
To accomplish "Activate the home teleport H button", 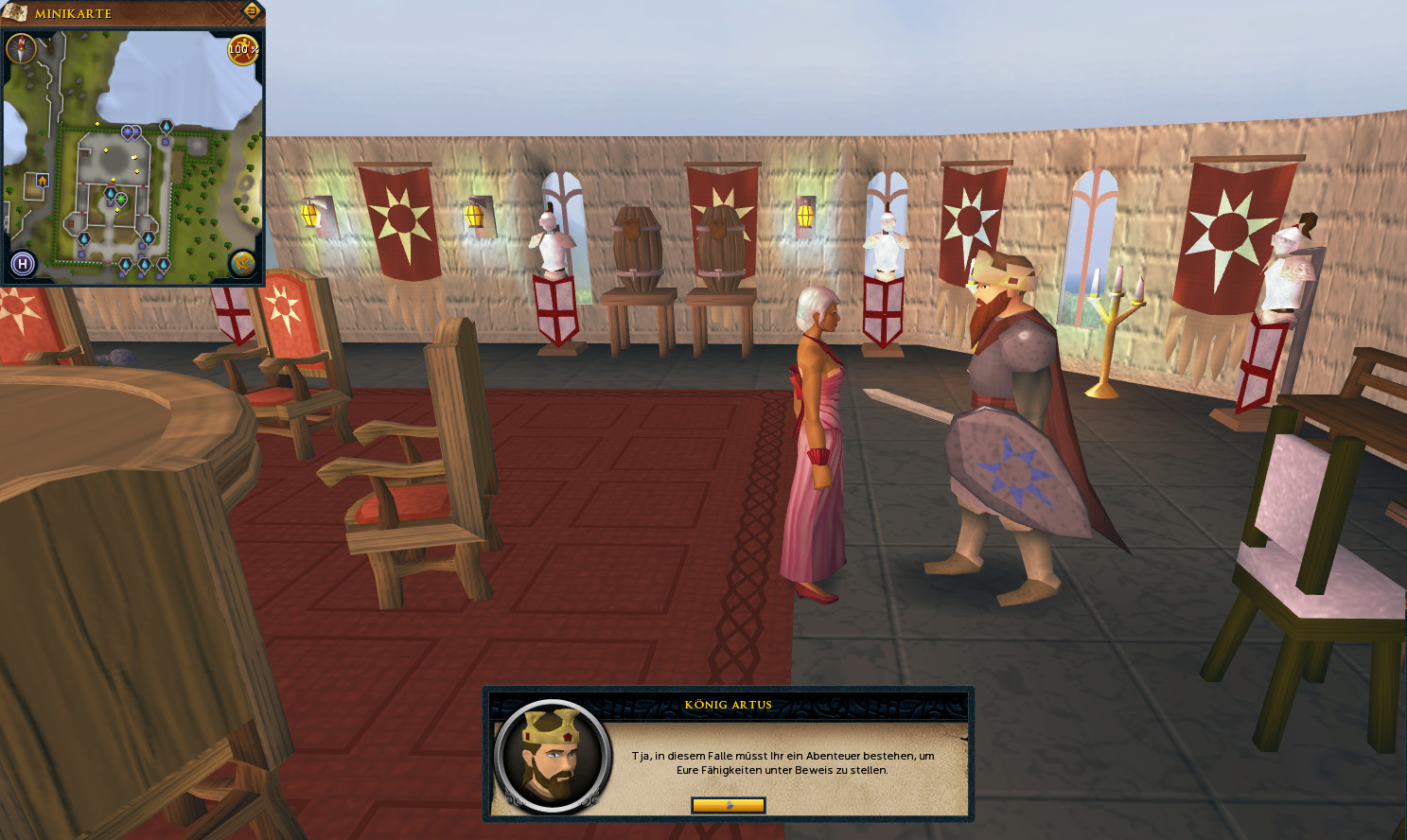I will pos(23,264).
